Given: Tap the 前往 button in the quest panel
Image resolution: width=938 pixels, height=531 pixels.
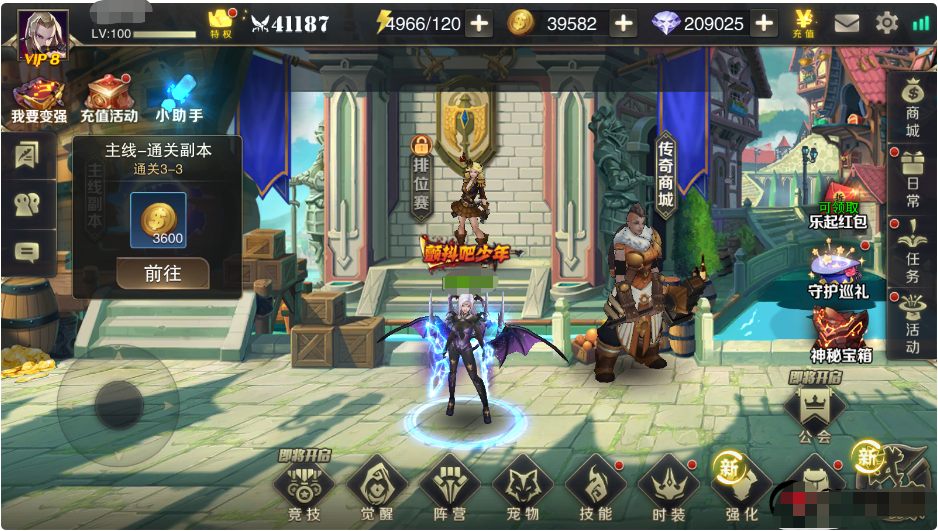Looking at the screenshot, I should pyautogui.click(x=162, y=273).
